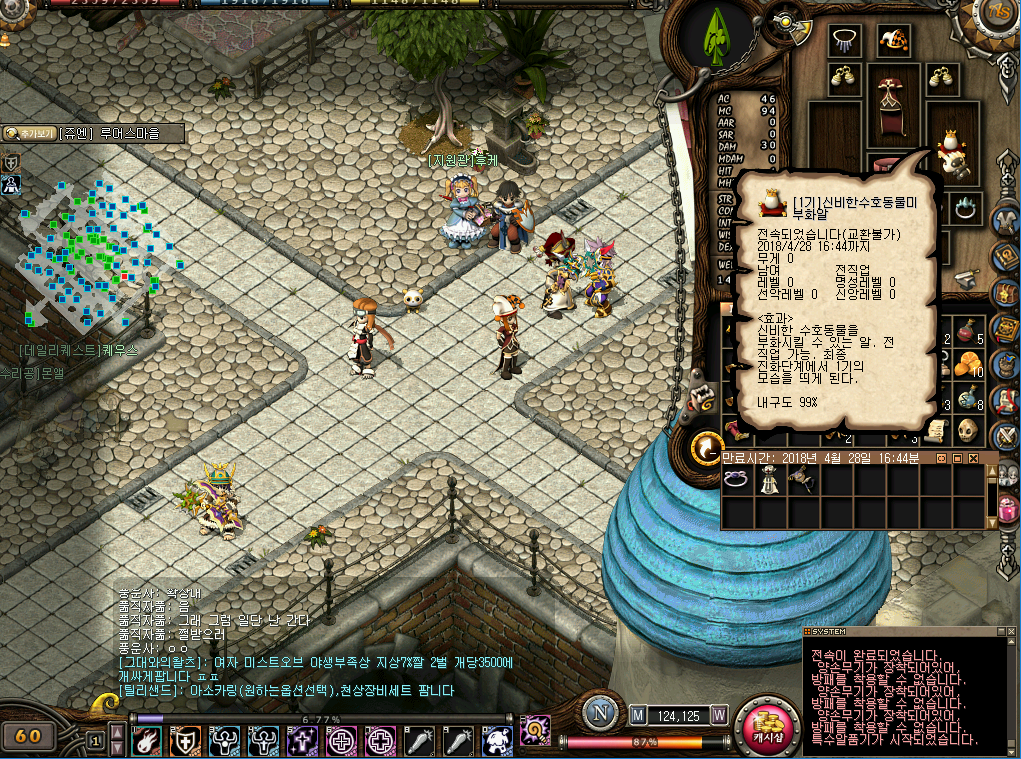Activate the shield skill on hotbar

tap(186, 741)
